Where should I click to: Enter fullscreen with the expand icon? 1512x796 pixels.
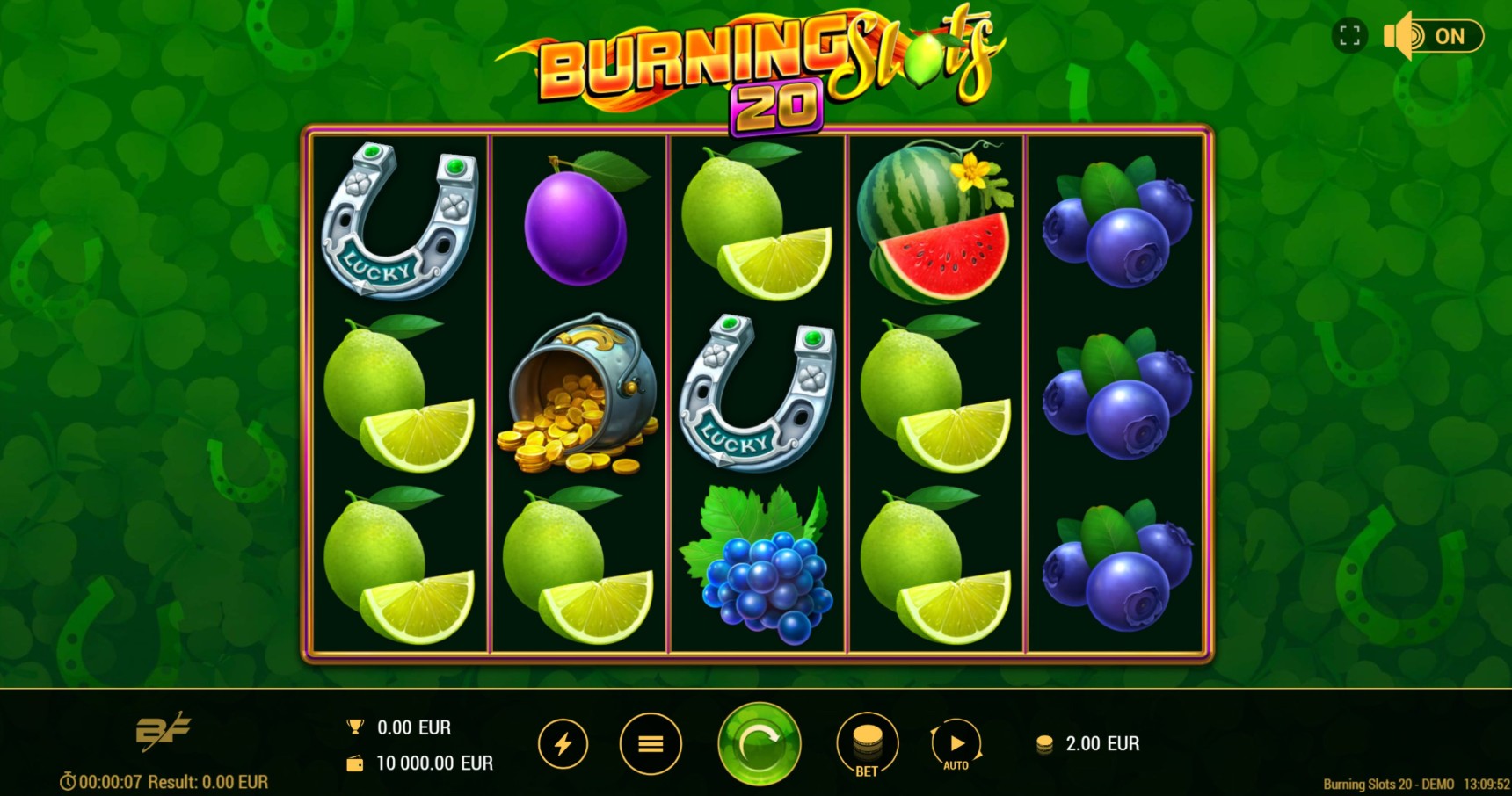pos(1351,36)
